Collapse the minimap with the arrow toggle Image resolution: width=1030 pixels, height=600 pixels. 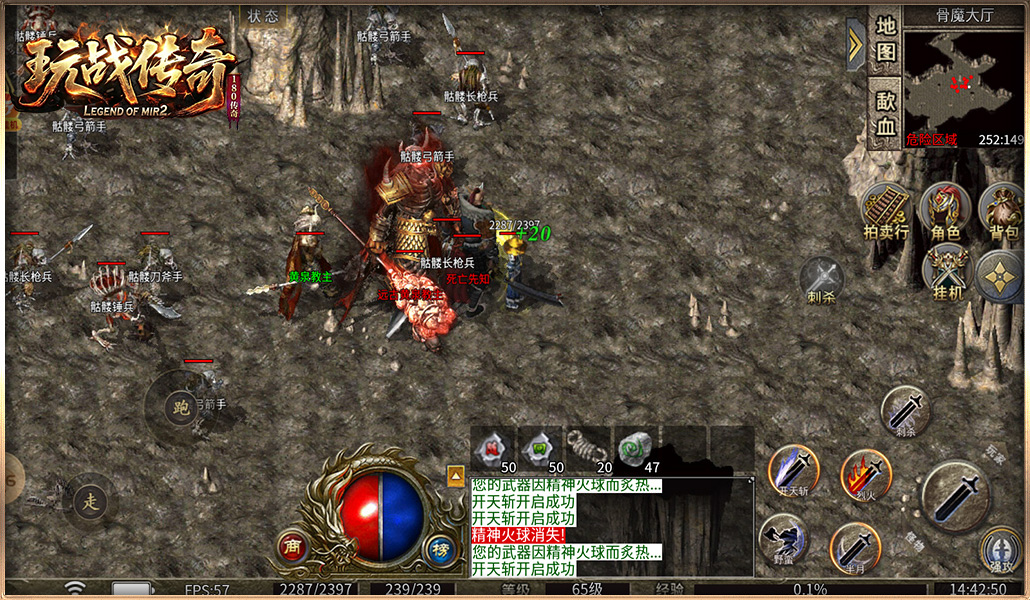855,44
